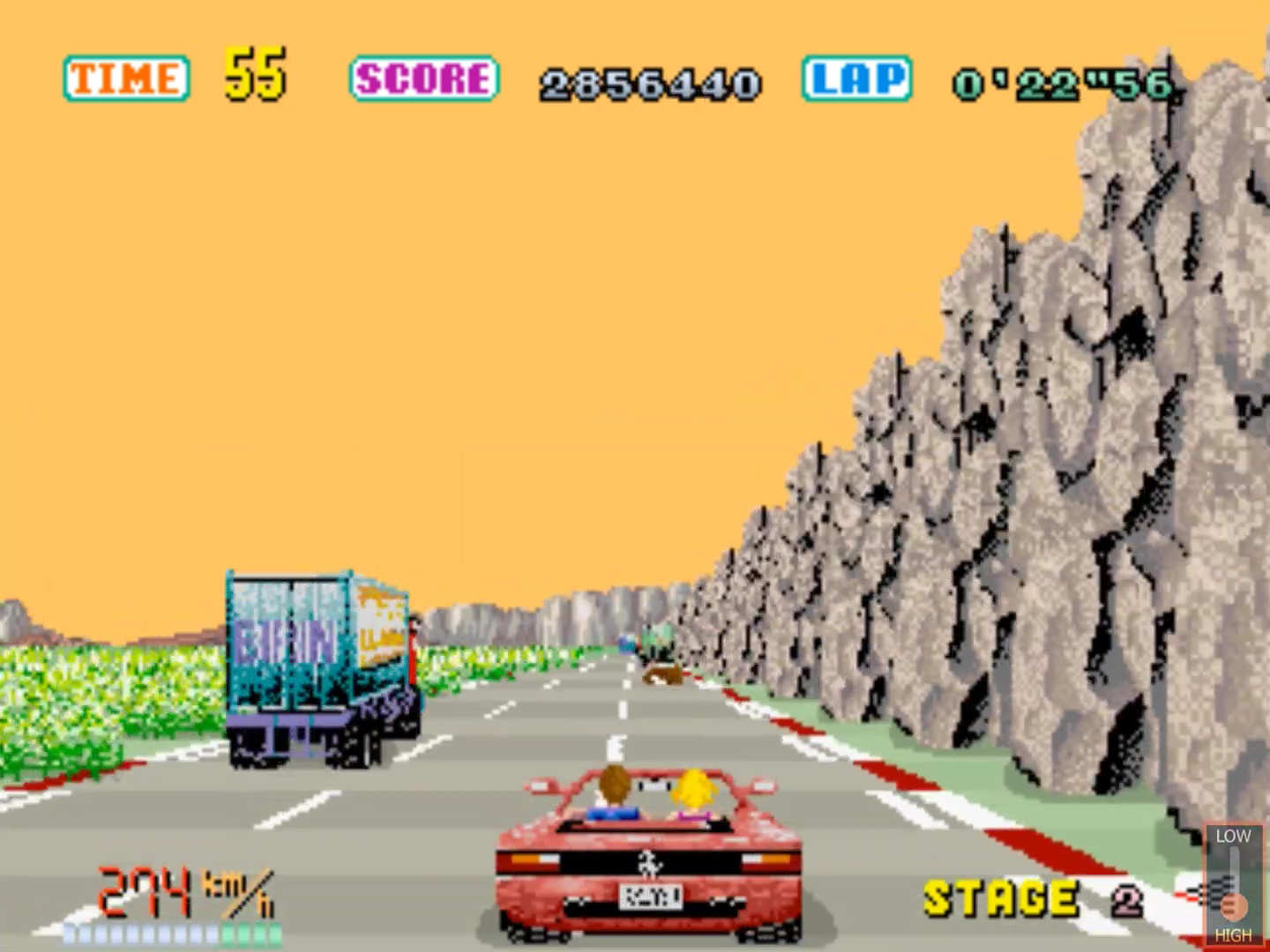
Task: Click the orange gear shift knob
Action: (x=1234, y=906)
